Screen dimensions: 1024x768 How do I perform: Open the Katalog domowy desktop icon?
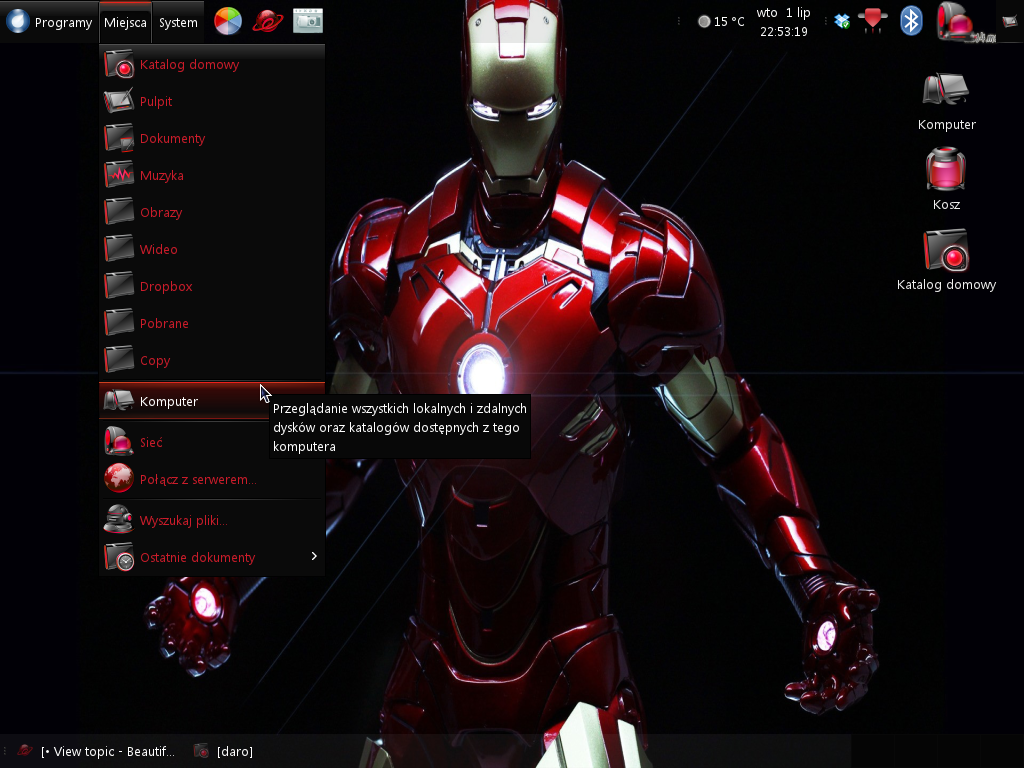click(946, 254)
